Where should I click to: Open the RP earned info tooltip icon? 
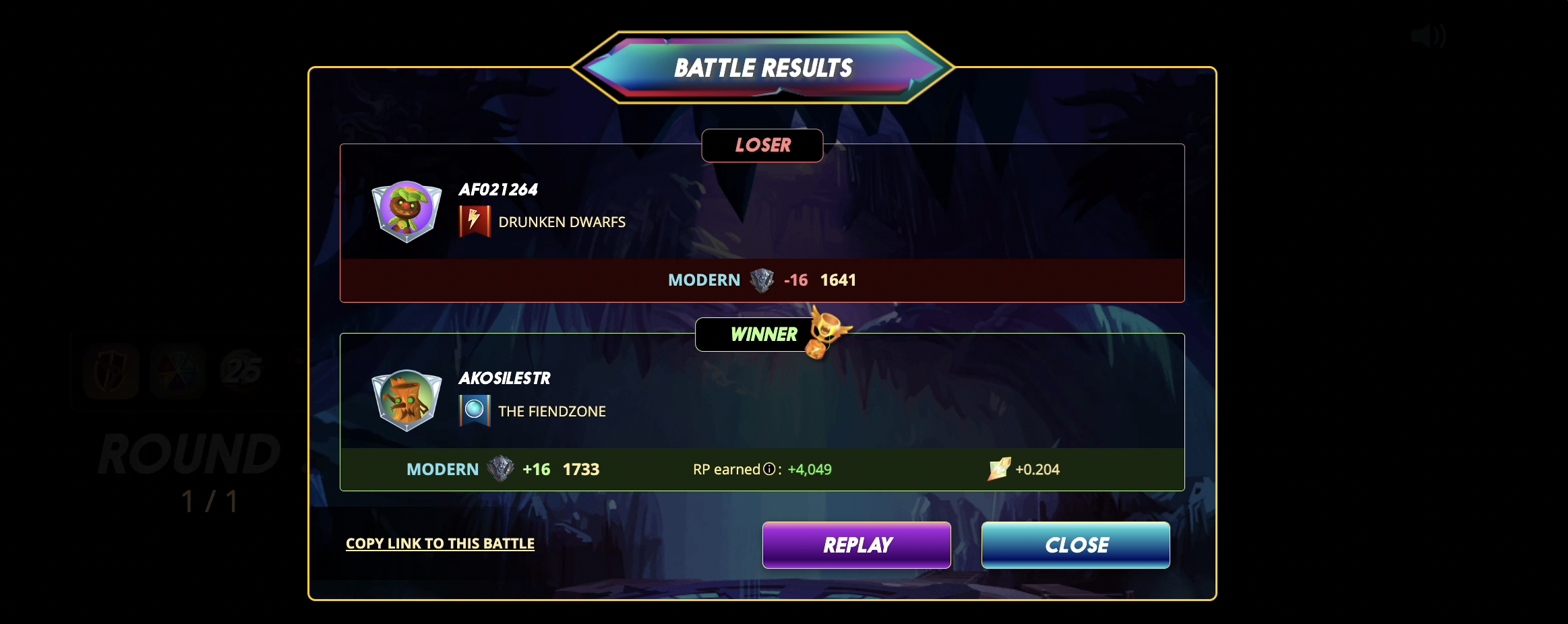pyautogui.click(x=769, y=469)
